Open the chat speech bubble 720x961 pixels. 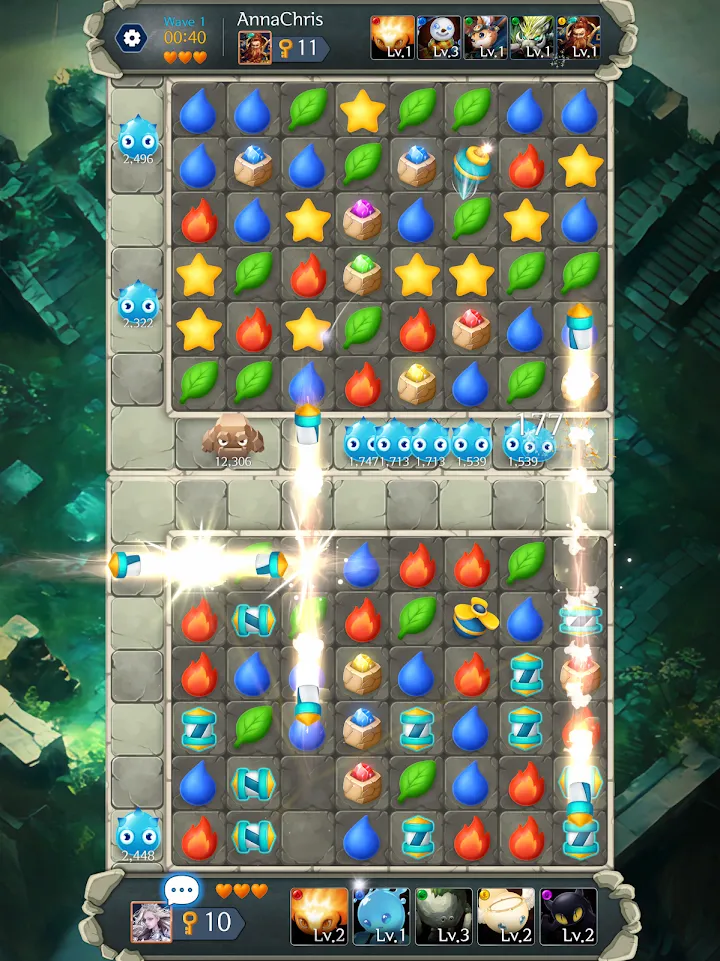pyautogui.click(x=181, y=889)
